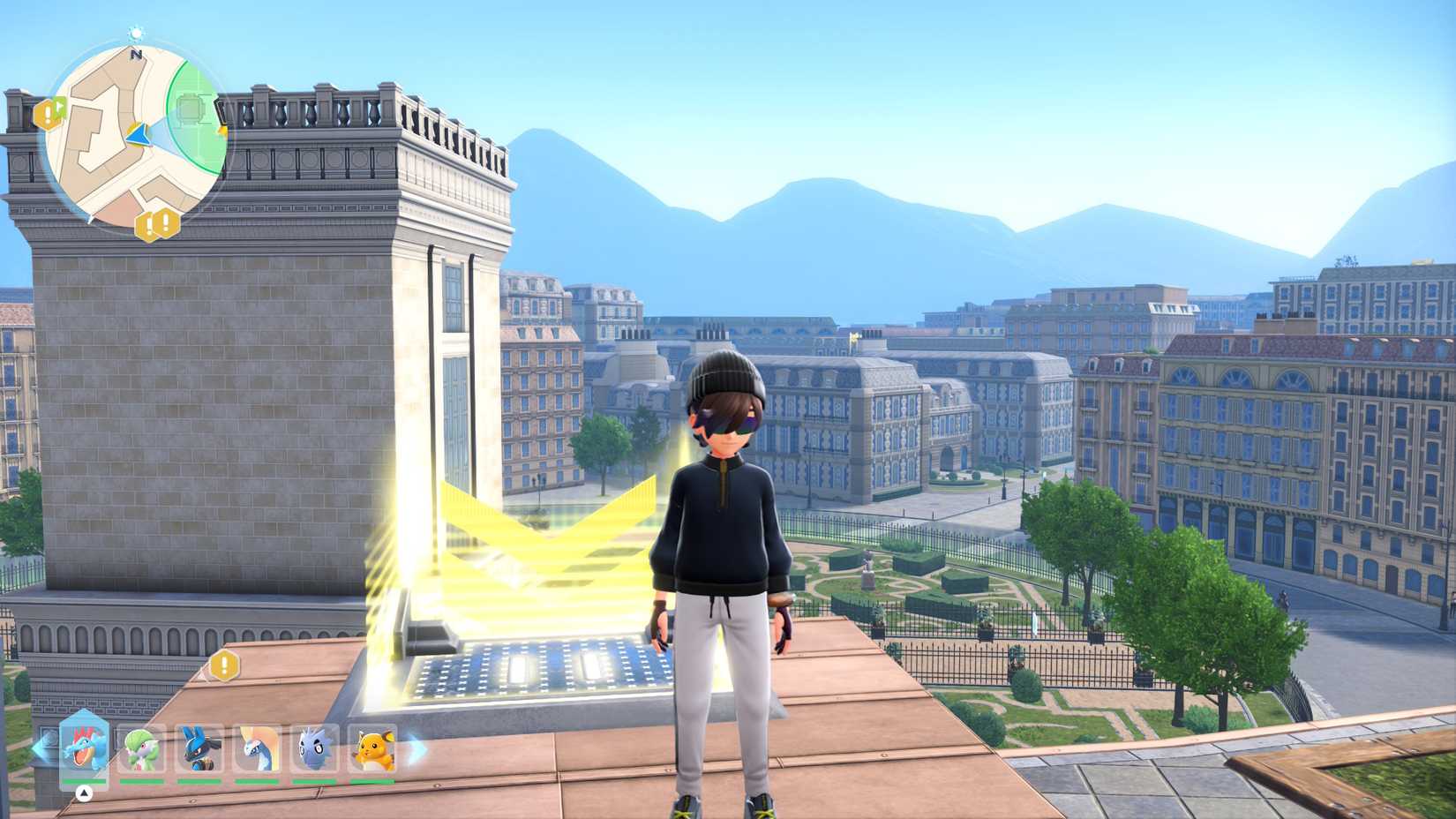The image size is (1456, 819).
Task: Click the N compass marker on the minimap
Action: pyautogui.click(x=137, y=54)
